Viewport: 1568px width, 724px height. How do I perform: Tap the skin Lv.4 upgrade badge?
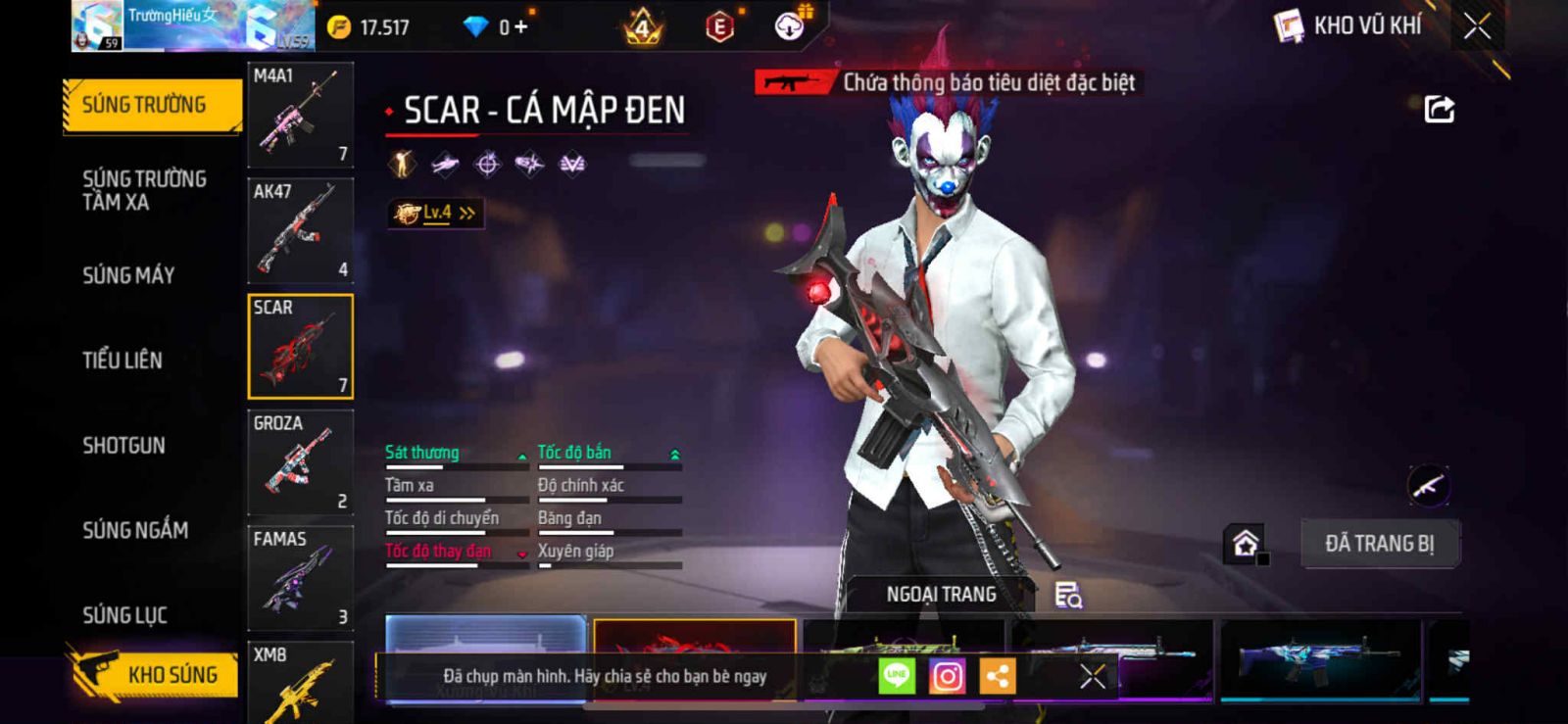435,213
